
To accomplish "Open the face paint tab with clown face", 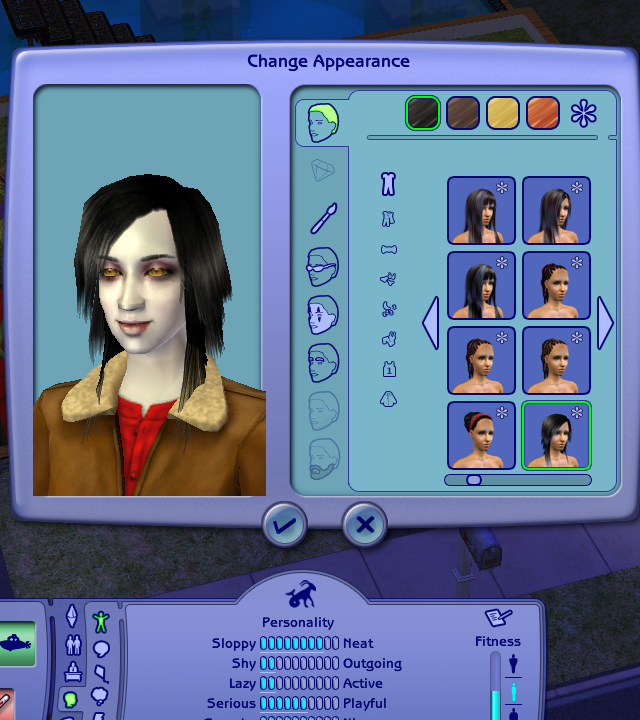I will coord(323,314).
